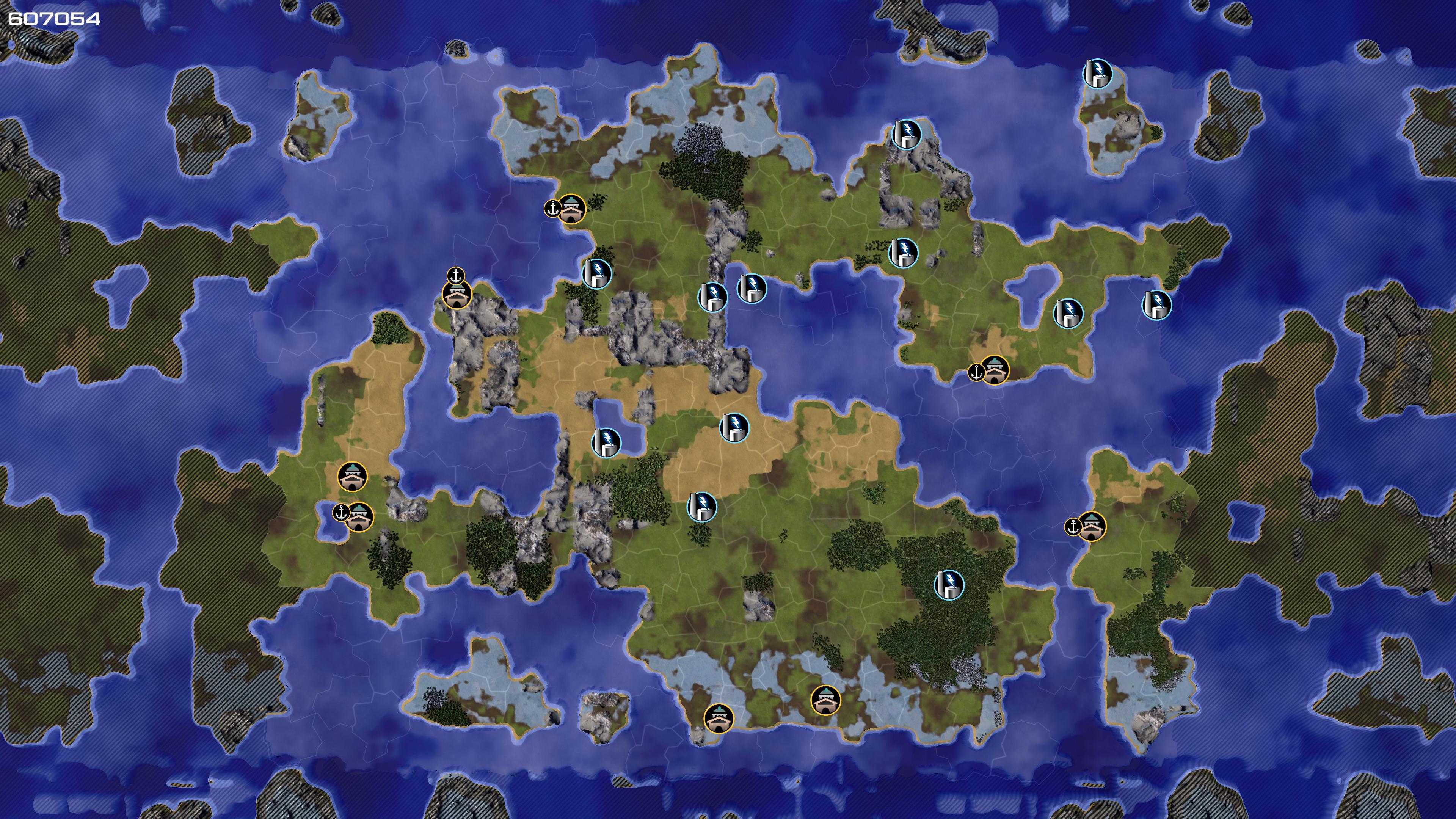1456x819 pixels.
Task: Select the lightning marker on the northeast island
Action: point(1097,74)
